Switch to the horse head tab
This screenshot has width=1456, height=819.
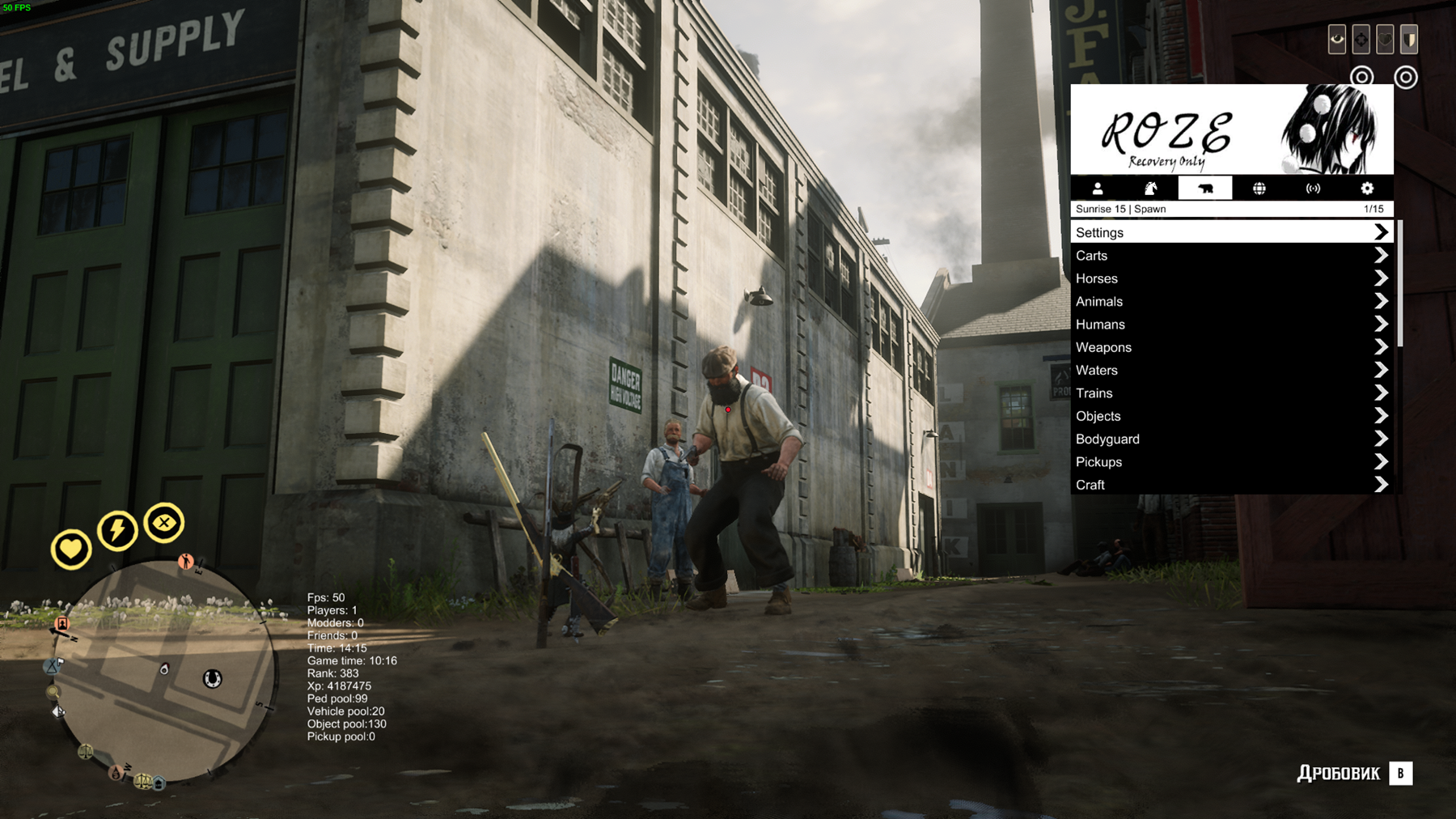tap(1151, 189)
